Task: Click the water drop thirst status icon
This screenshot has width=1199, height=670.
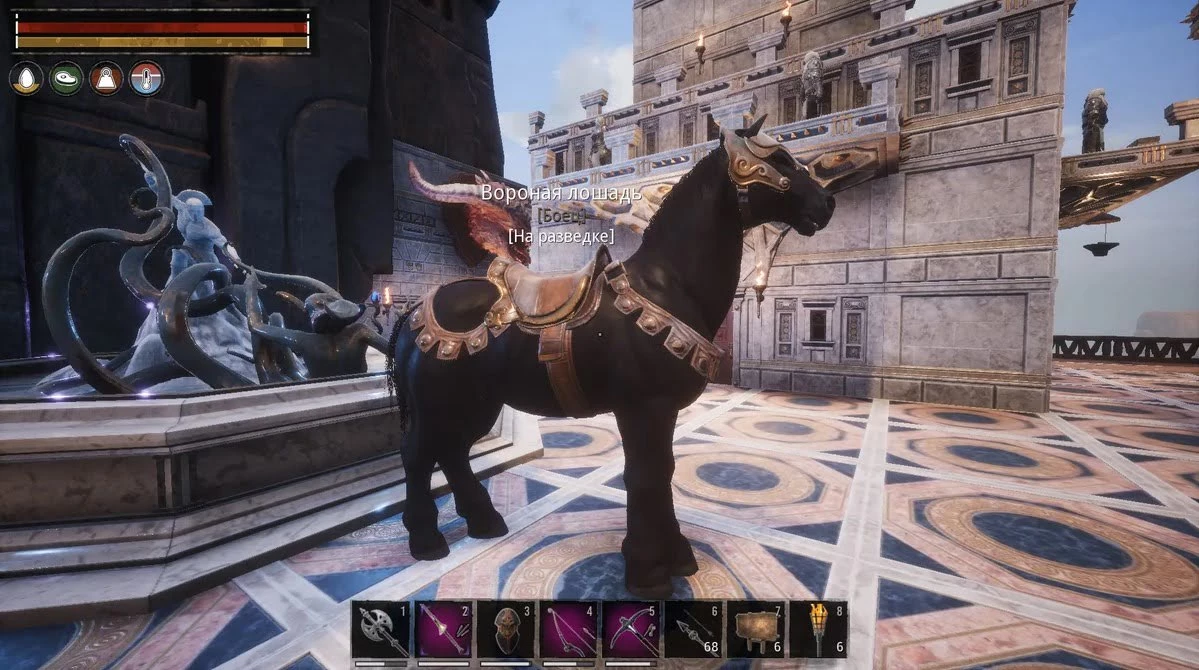Action: pyautogui.click(x=26, y=78)
